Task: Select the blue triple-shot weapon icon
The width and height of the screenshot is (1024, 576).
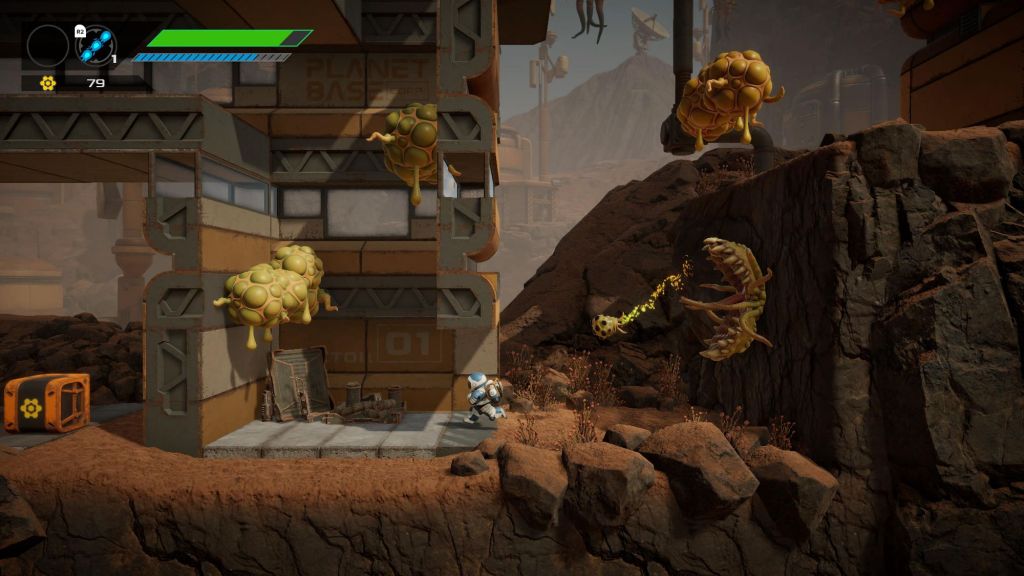Action: click(96, 45)
